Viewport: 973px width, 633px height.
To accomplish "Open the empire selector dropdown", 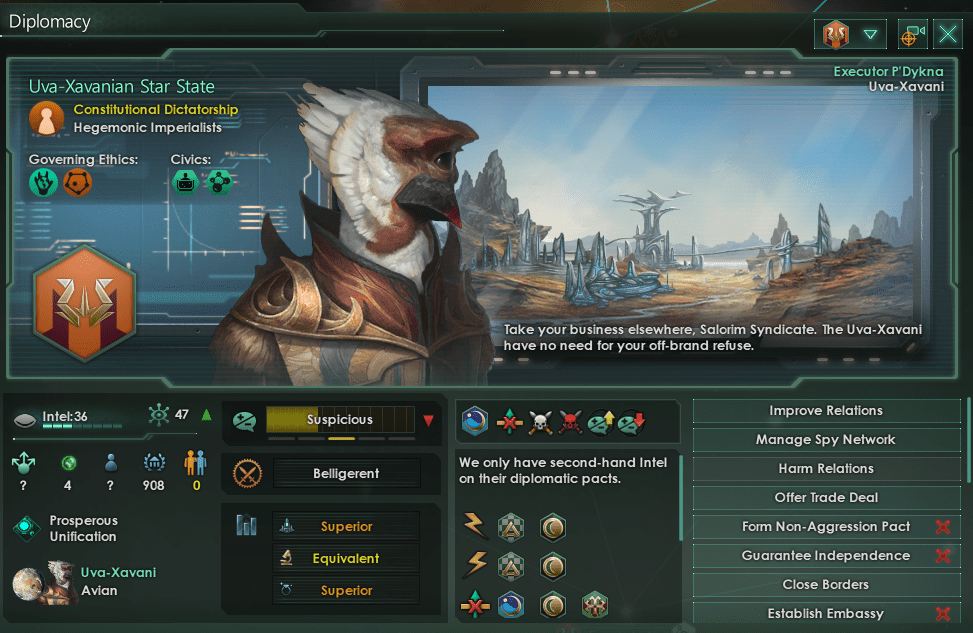I will point(850,35).
